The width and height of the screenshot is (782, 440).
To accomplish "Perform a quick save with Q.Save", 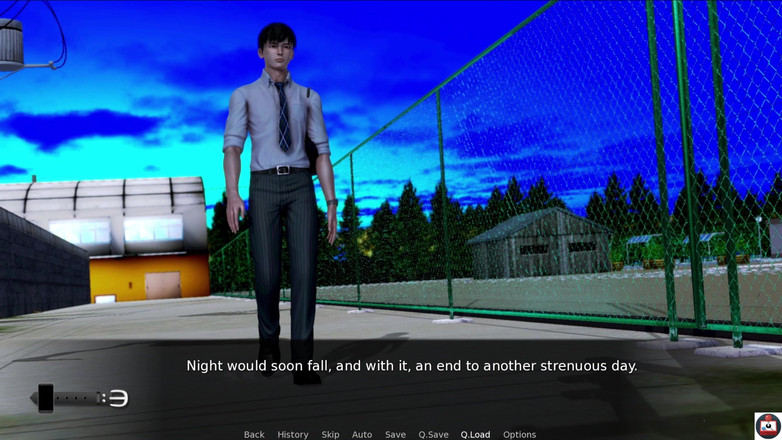I will (433, 434).
